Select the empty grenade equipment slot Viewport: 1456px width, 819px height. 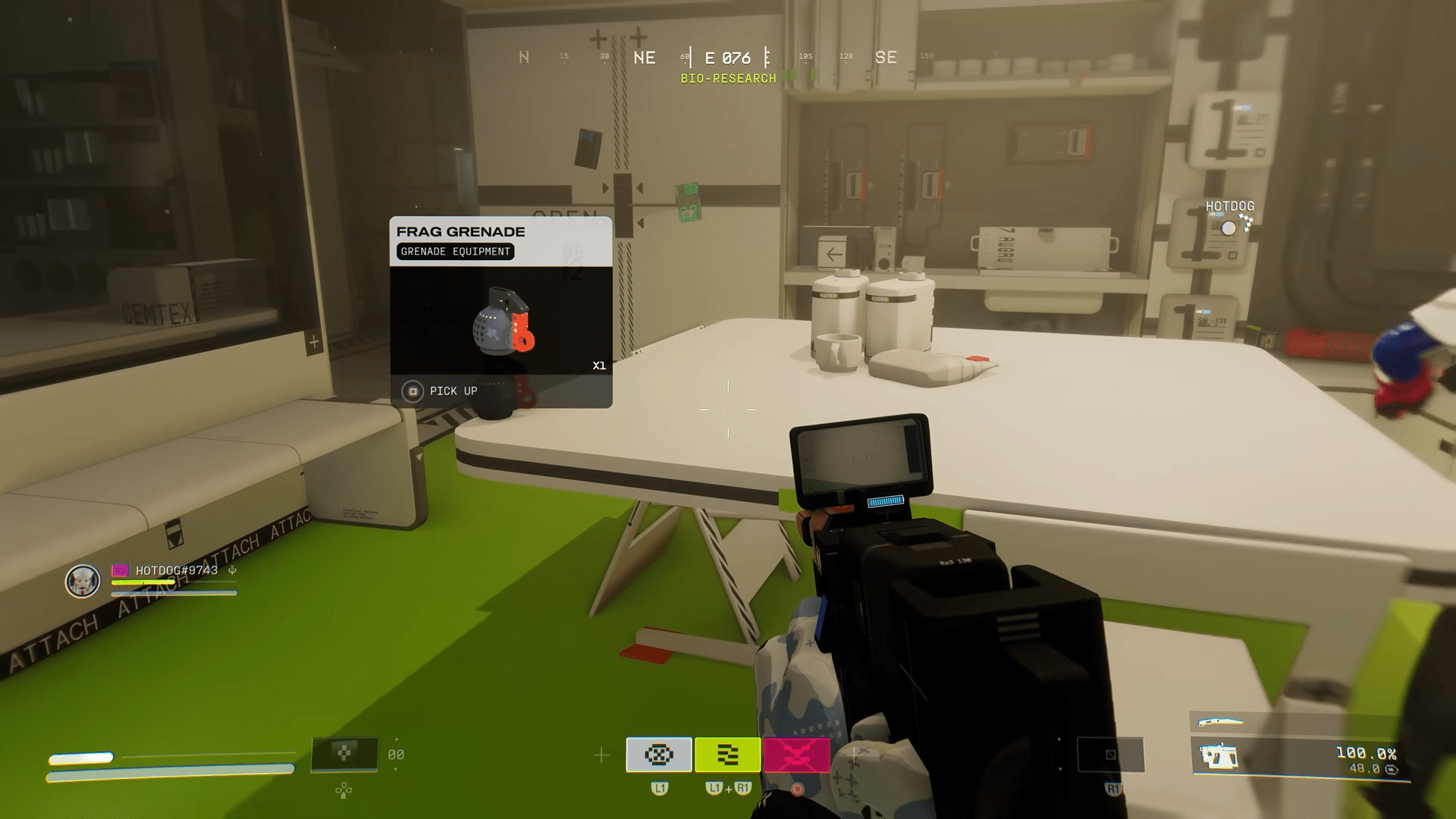tap(1110, 755)
